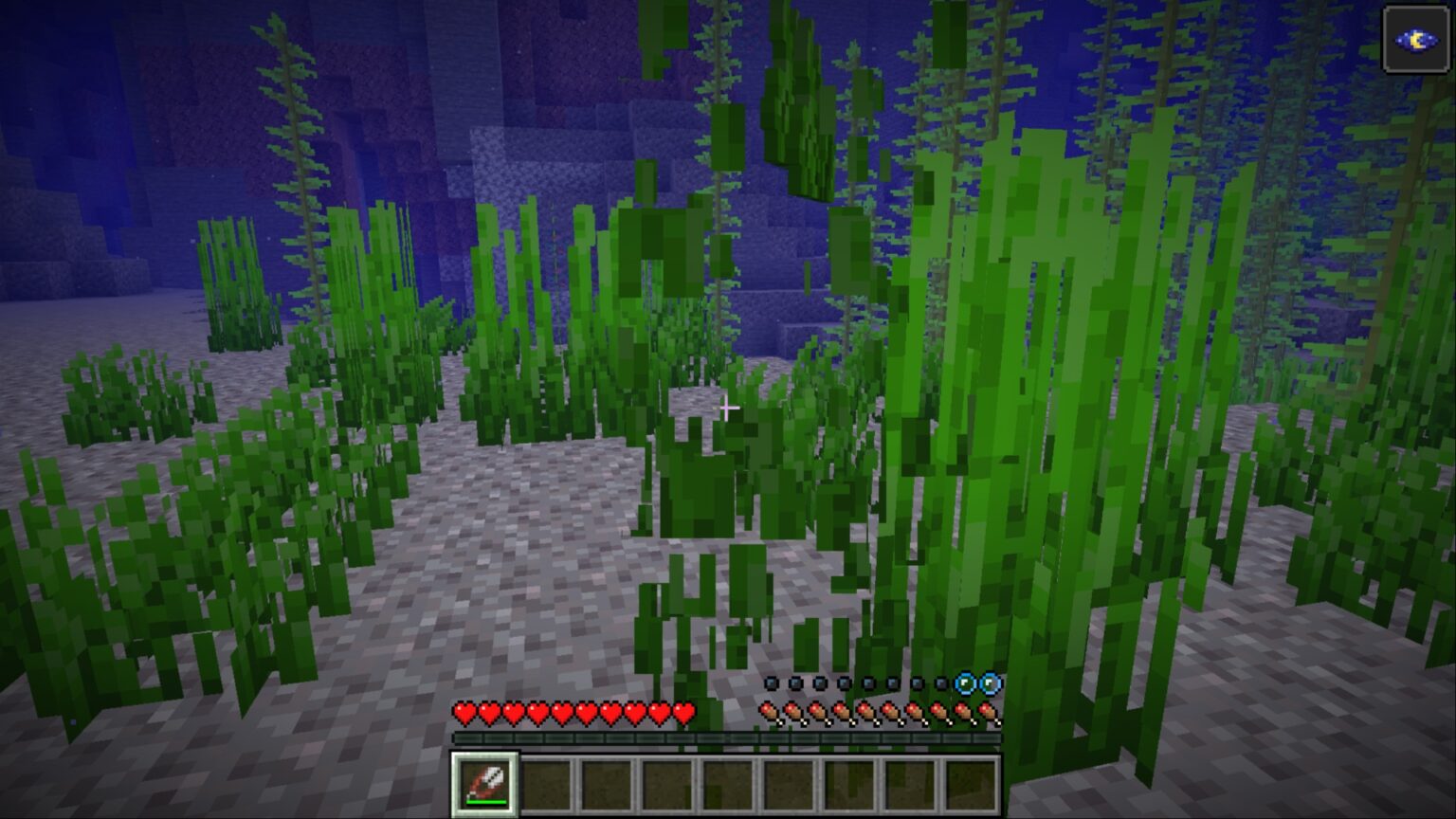Click the leftmost depleted air bubble

click(771, 684)
